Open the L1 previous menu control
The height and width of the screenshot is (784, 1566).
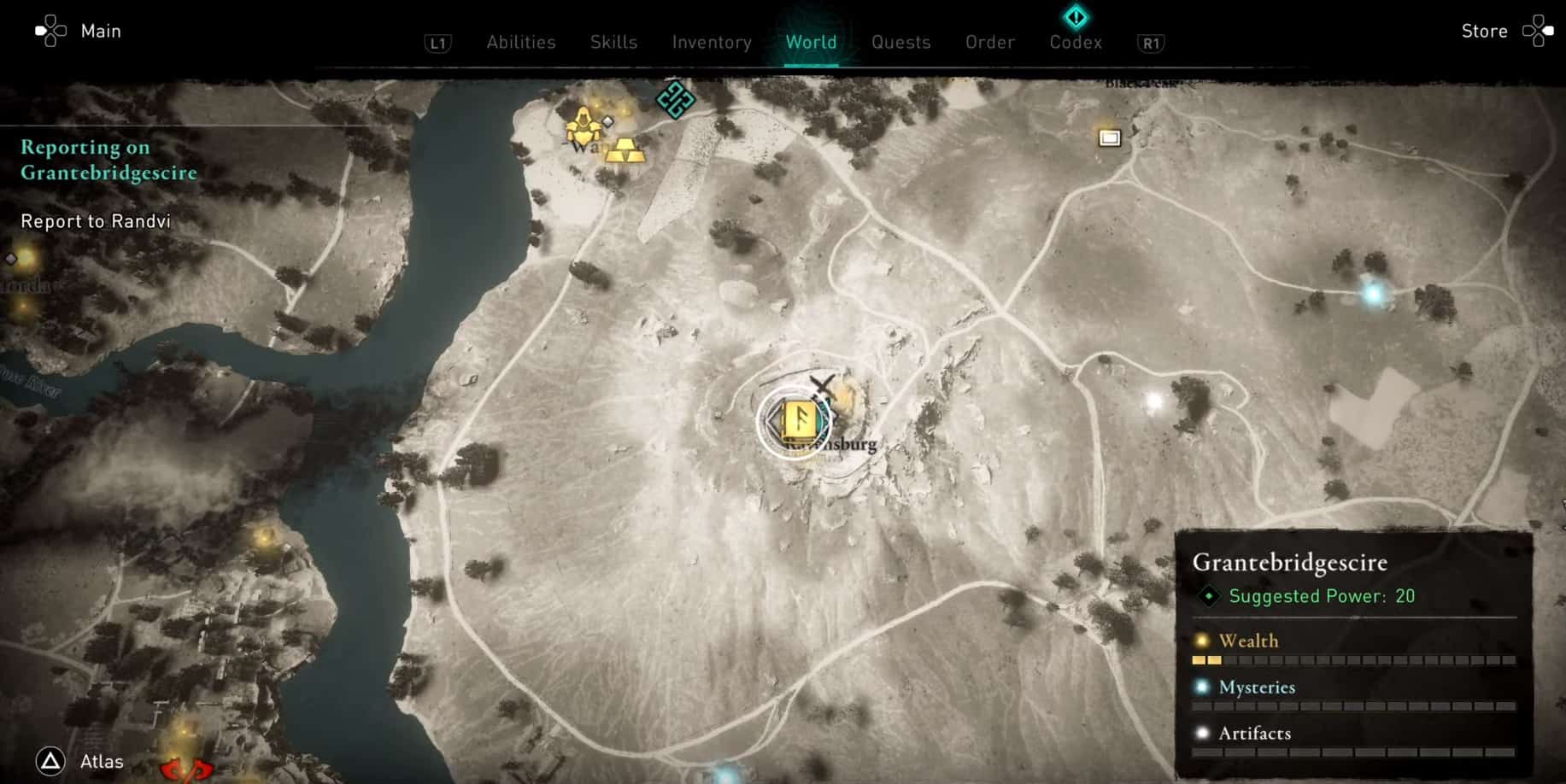[x=437, y=43]
